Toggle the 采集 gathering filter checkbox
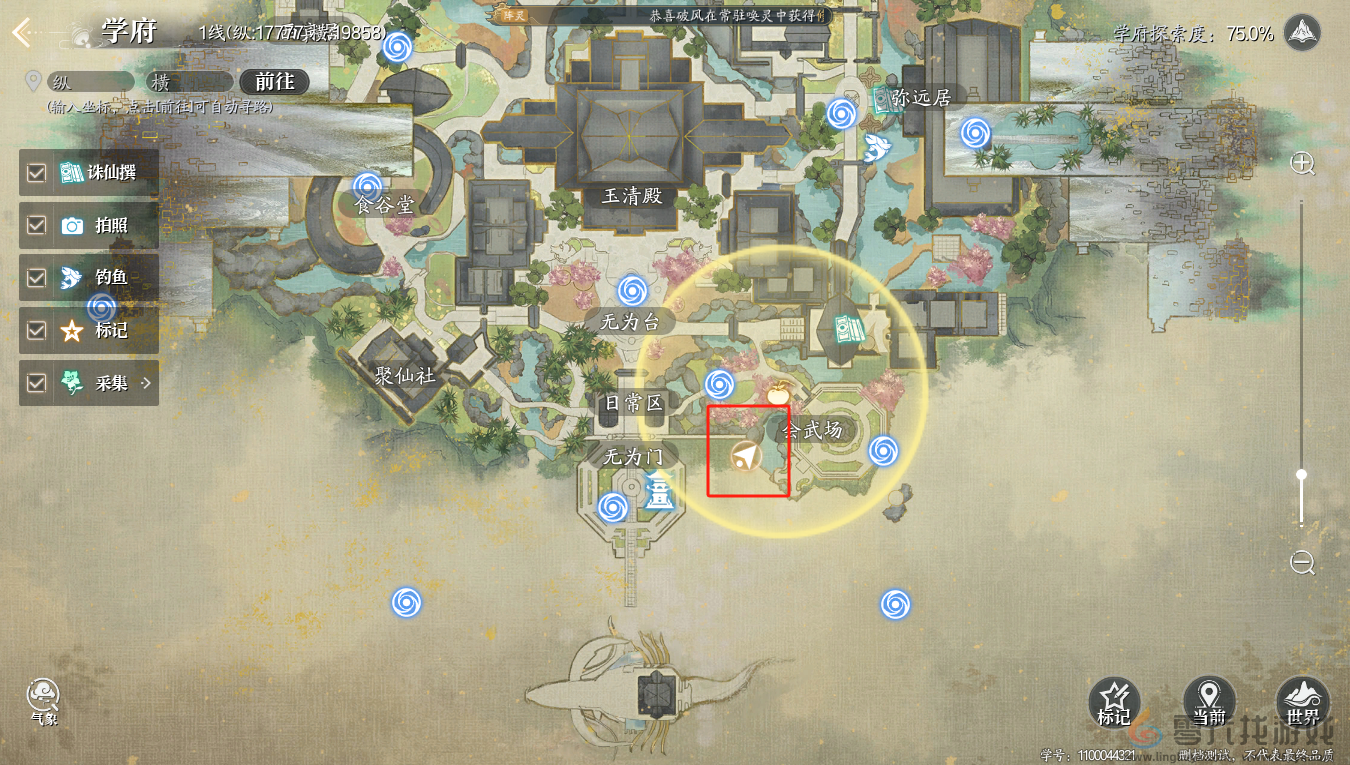This screenshot has width=1350, height=765. click(x=37, y=383)
